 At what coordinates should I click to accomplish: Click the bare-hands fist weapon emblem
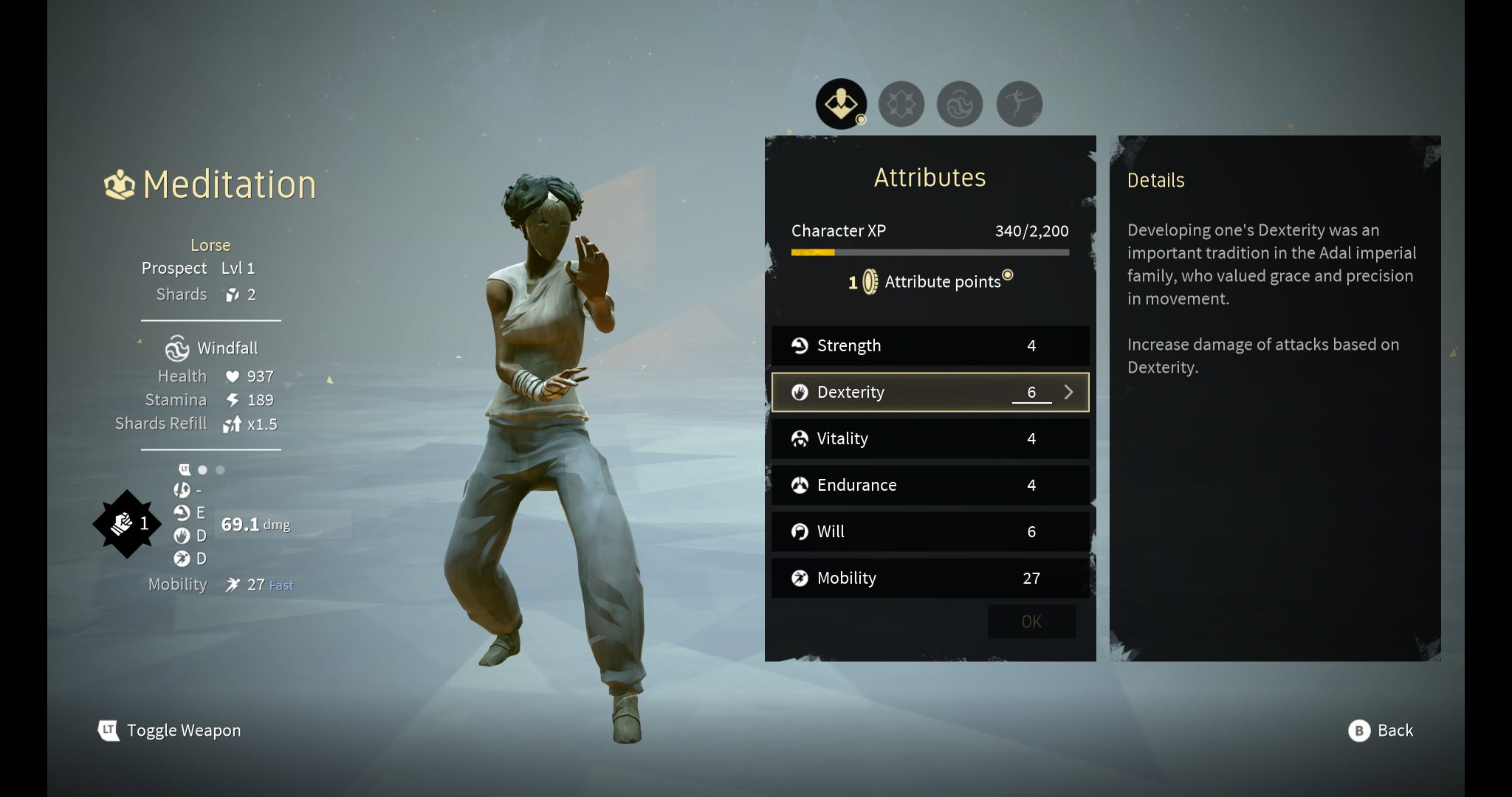(x=124, y=524)
